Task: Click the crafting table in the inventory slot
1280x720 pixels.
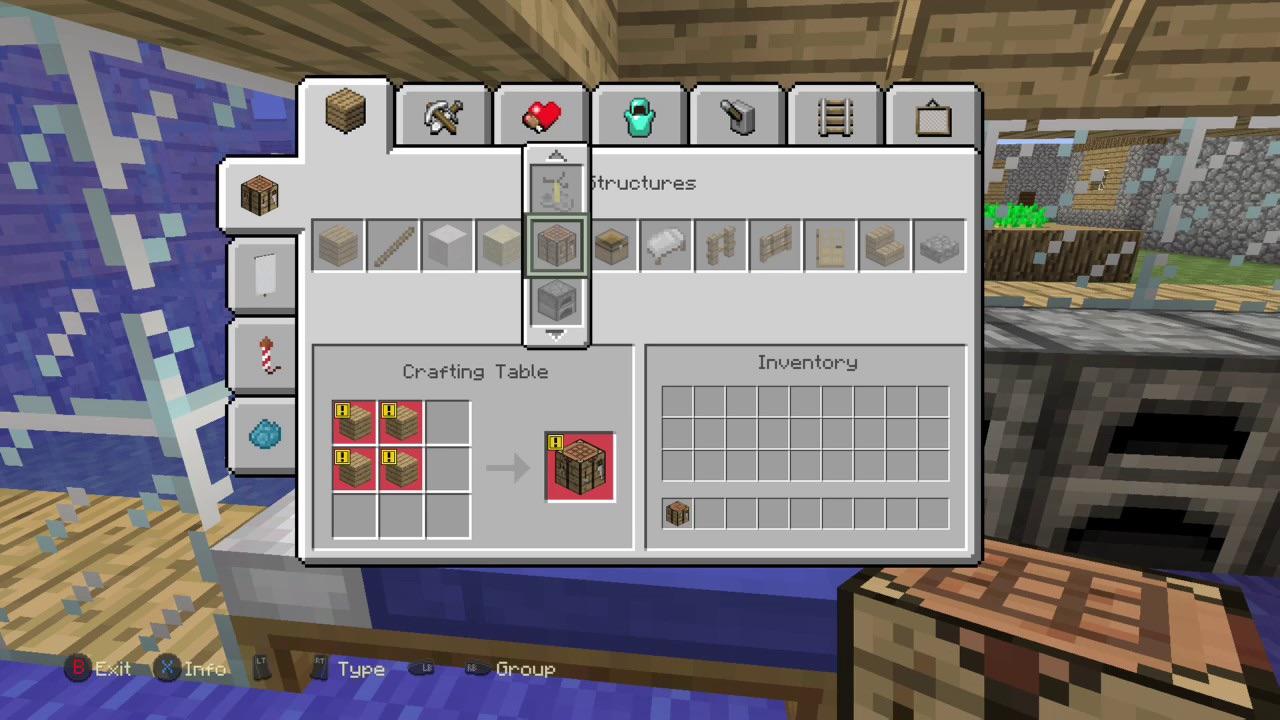Action: [x=676, y=512]
